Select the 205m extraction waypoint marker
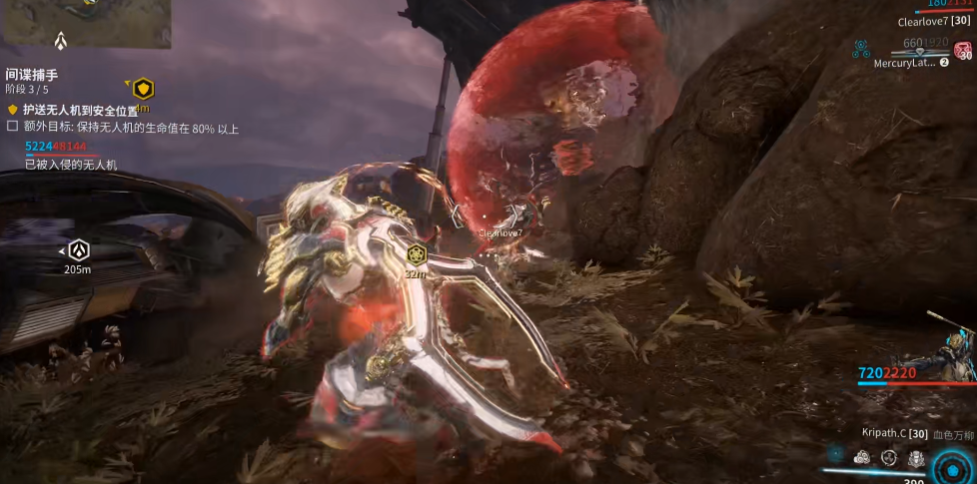Image resolution: width=977 pixels, height=484 pixels. tap(78, 250)
